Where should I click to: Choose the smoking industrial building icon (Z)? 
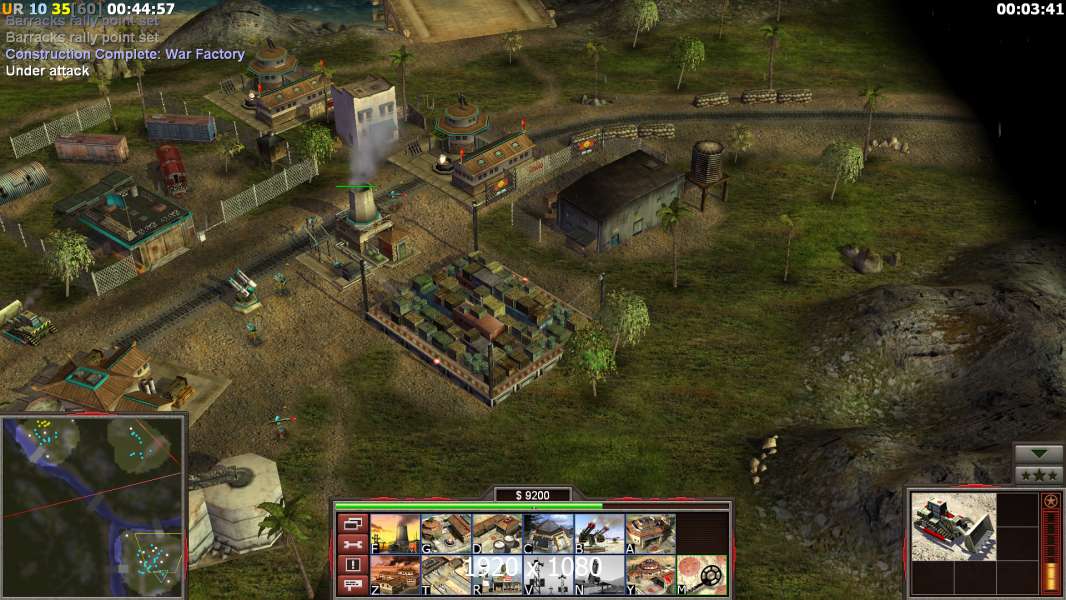[x=395, y=575]
